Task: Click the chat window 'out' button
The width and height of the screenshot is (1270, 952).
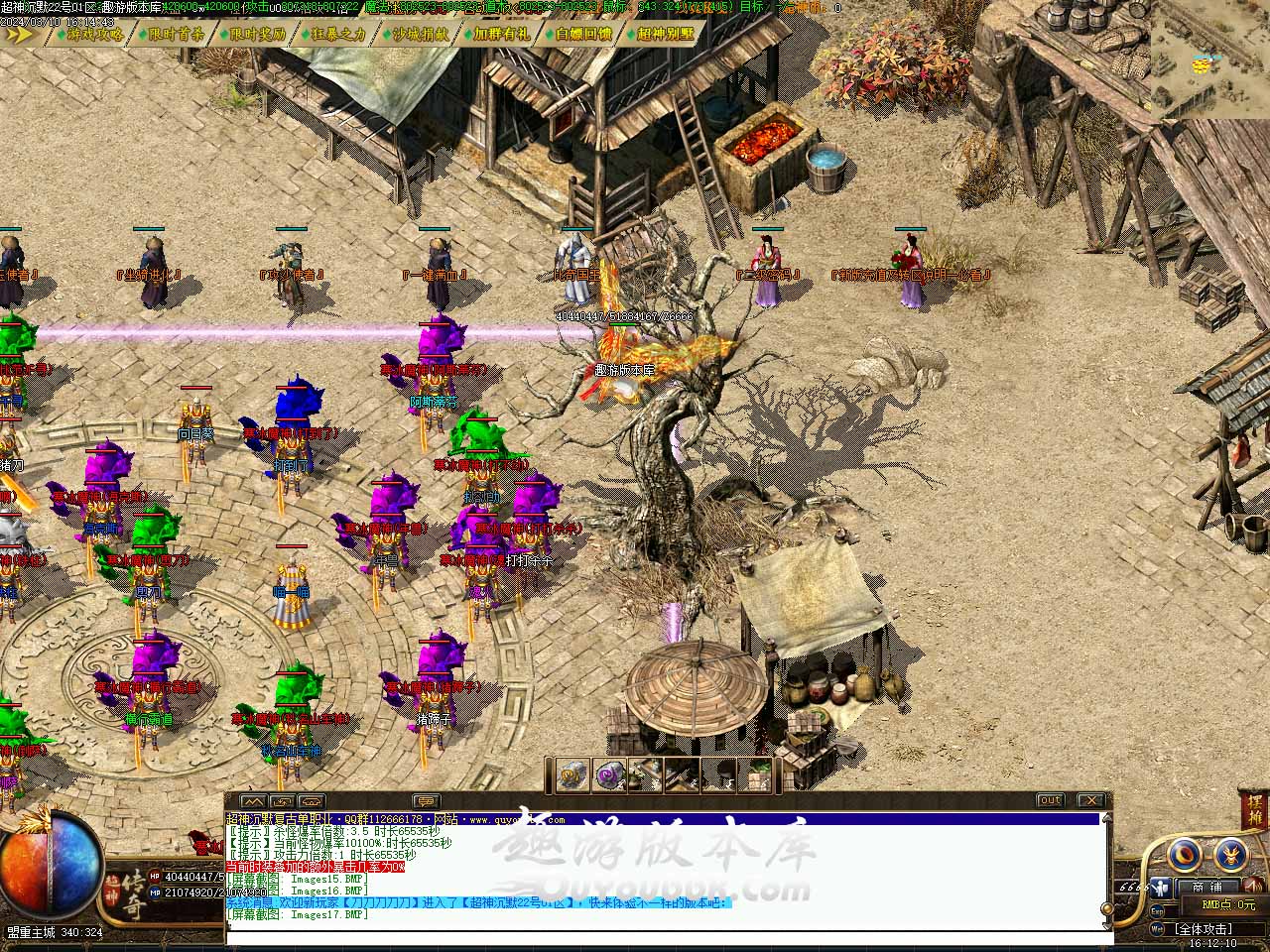Action: (x=1050, y=800)
